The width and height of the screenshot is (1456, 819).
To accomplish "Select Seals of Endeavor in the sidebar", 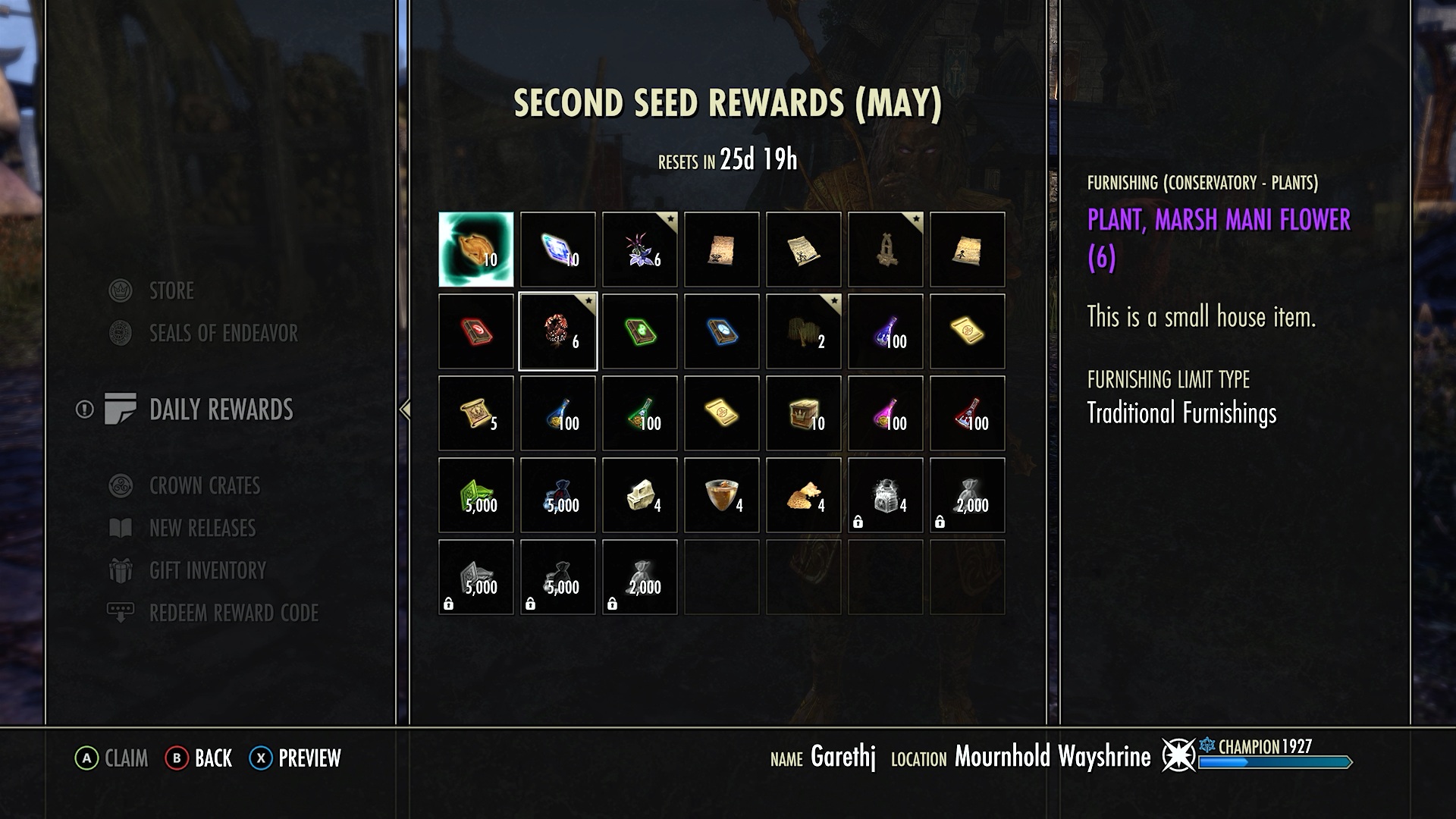I will [x=224, y=333].
